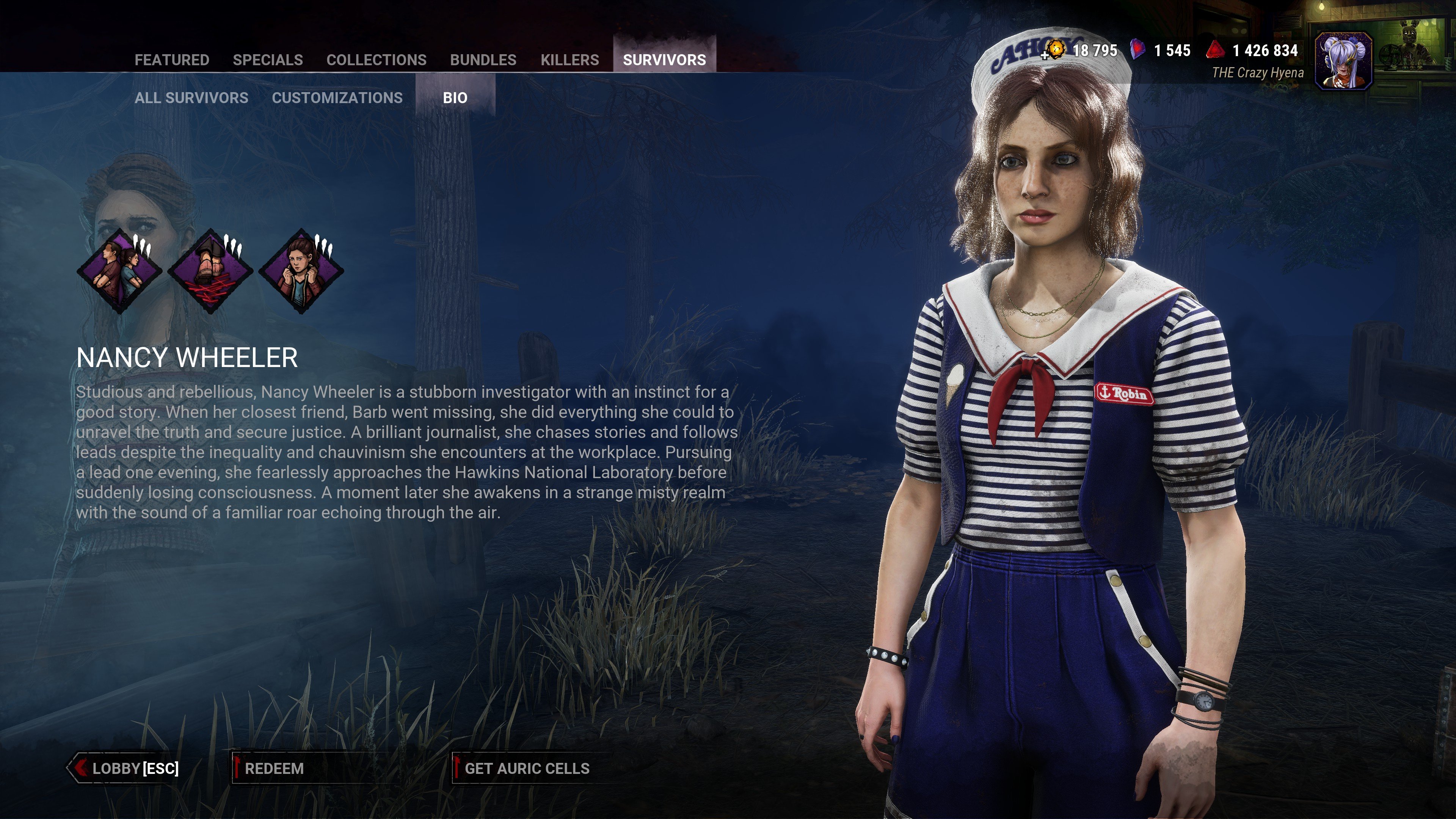
Task: Switch to the Specials tab
Action: (267, 60)
